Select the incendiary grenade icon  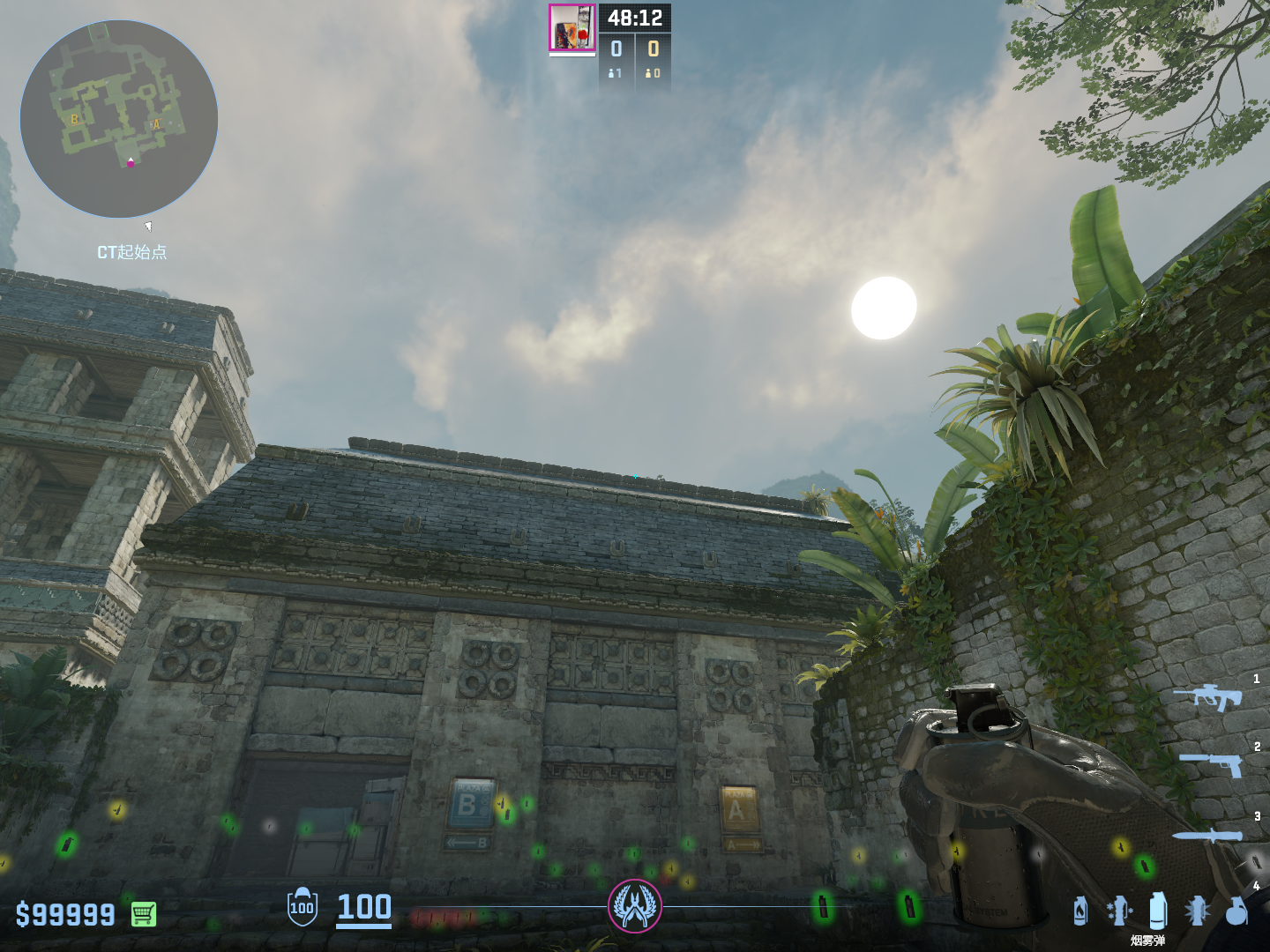pos(1080,911)
